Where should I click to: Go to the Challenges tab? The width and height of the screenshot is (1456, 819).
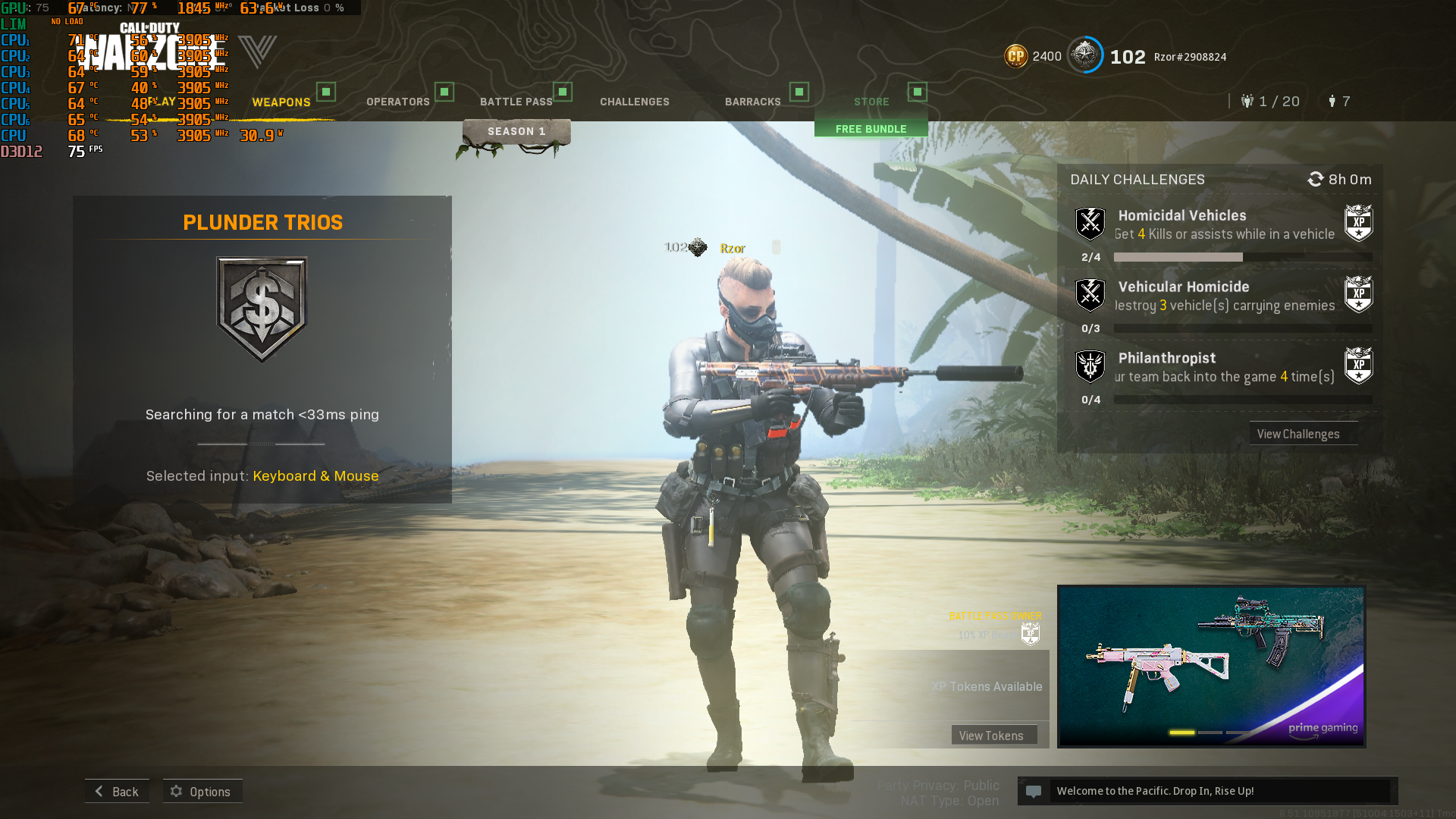pos(635,102)
